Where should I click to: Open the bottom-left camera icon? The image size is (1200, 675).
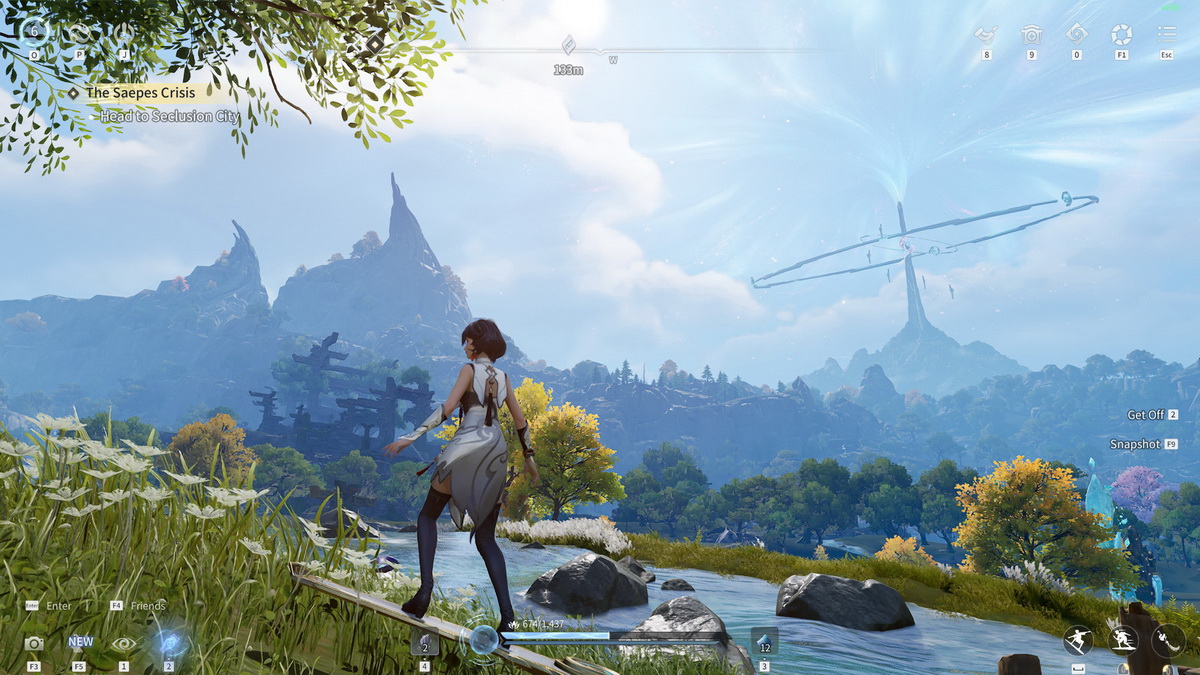(x=34, y=644)
